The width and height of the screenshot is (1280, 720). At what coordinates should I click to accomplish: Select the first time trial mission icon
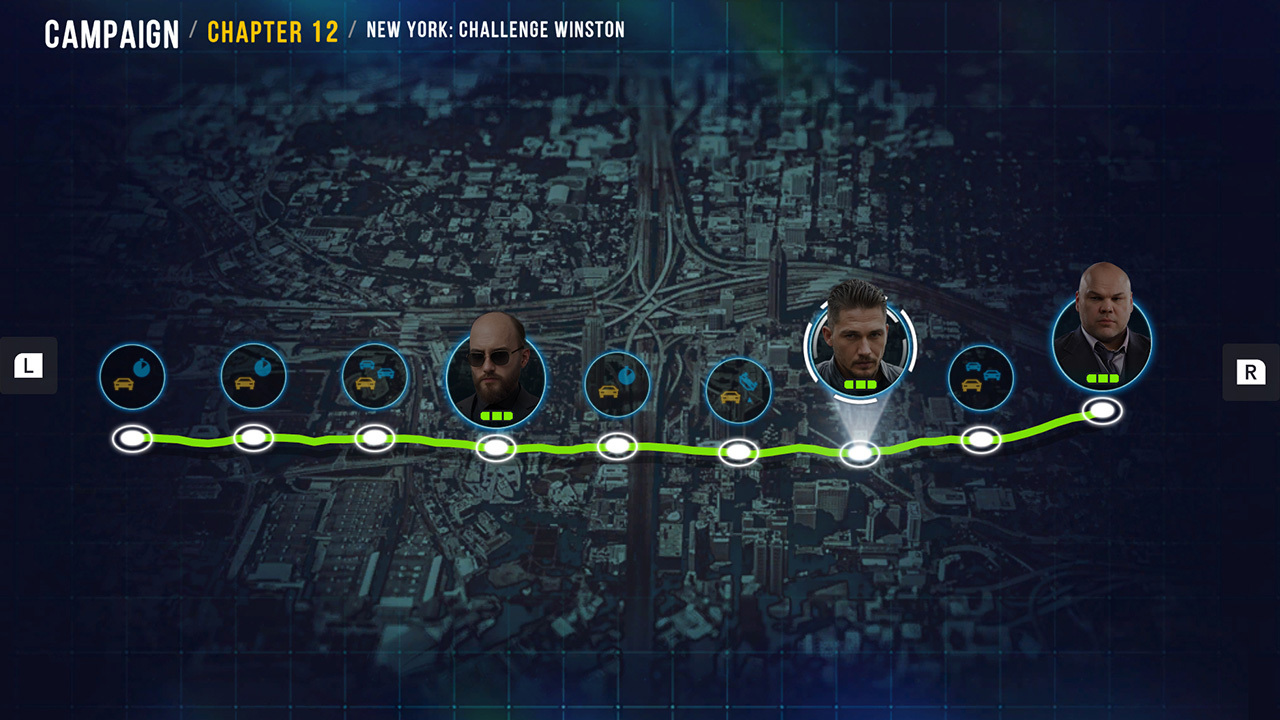132,376
